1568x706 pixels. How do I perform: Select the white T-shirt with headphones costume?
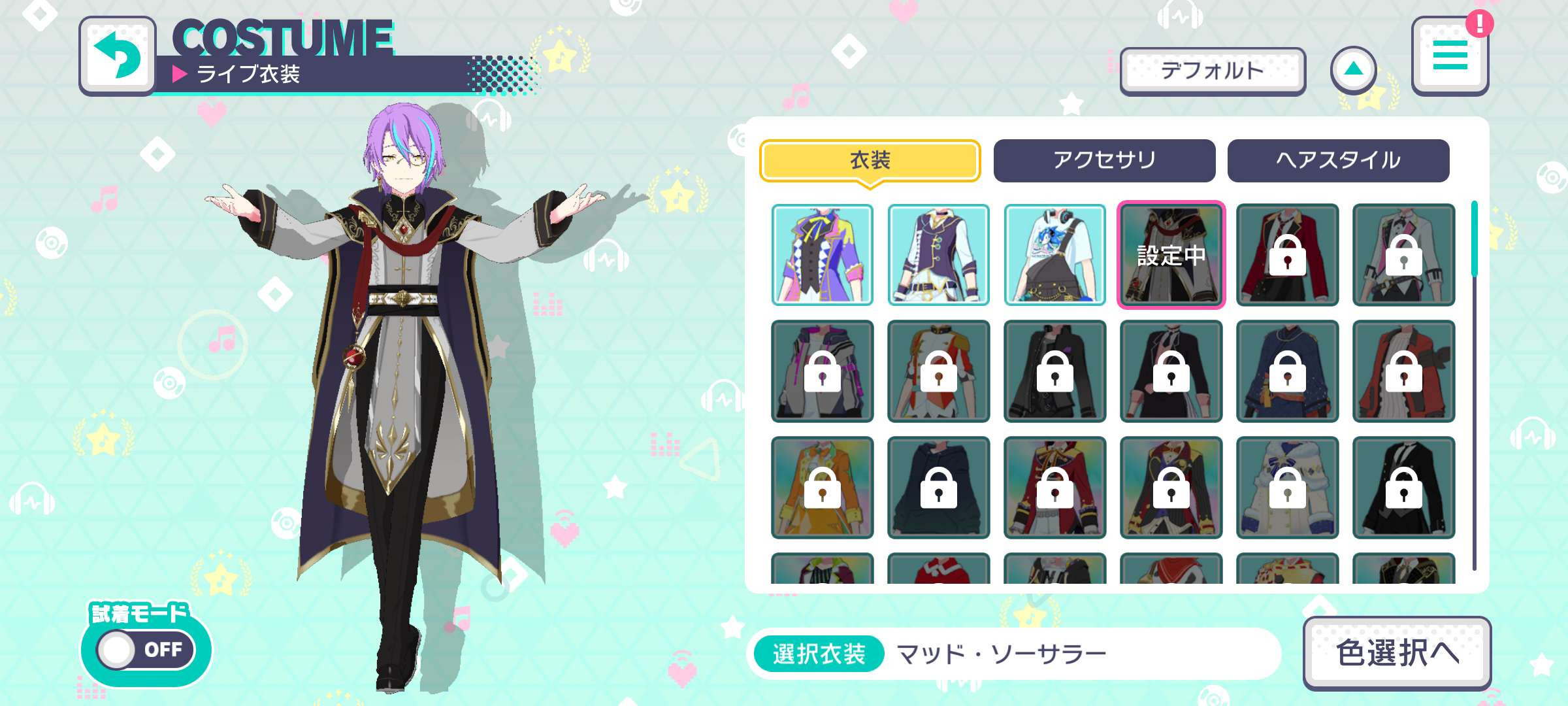point(1052,255)
